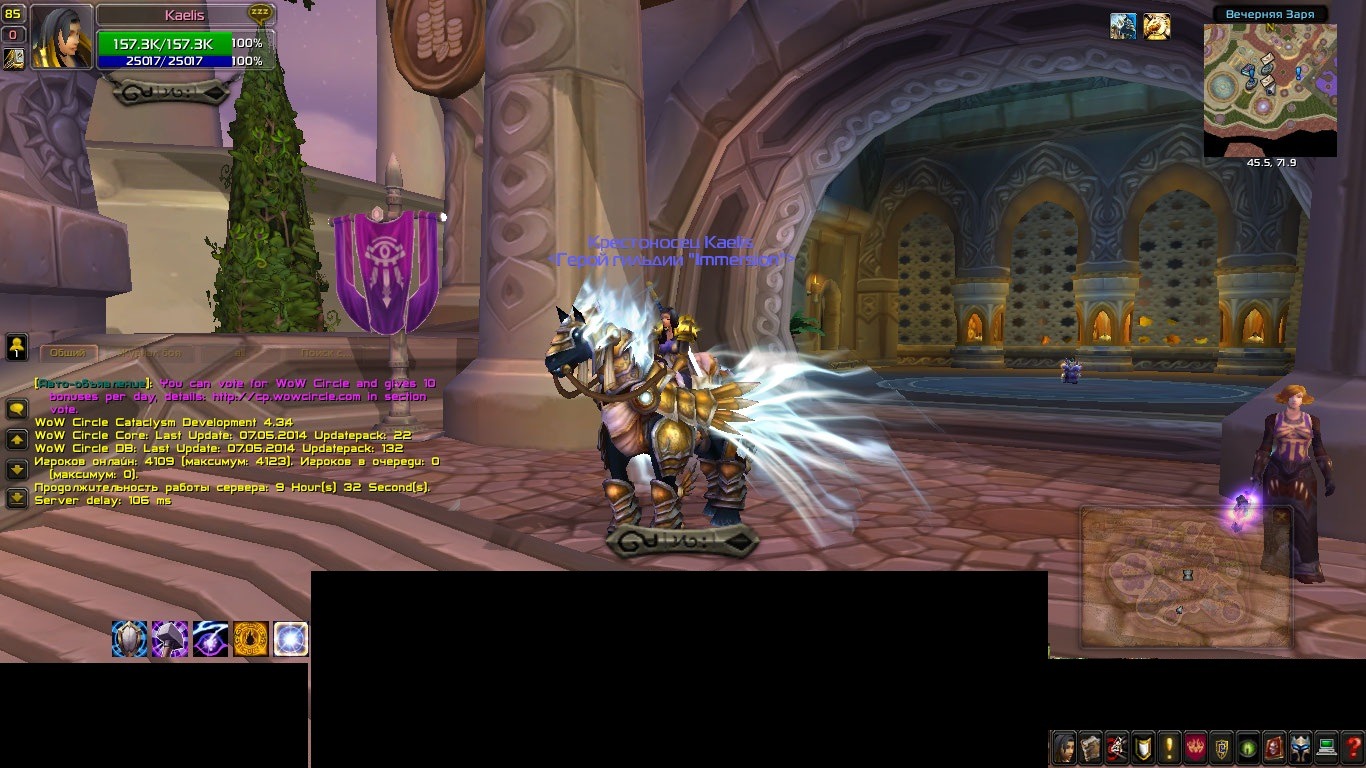Switch to the Общий chat tab

68,353
